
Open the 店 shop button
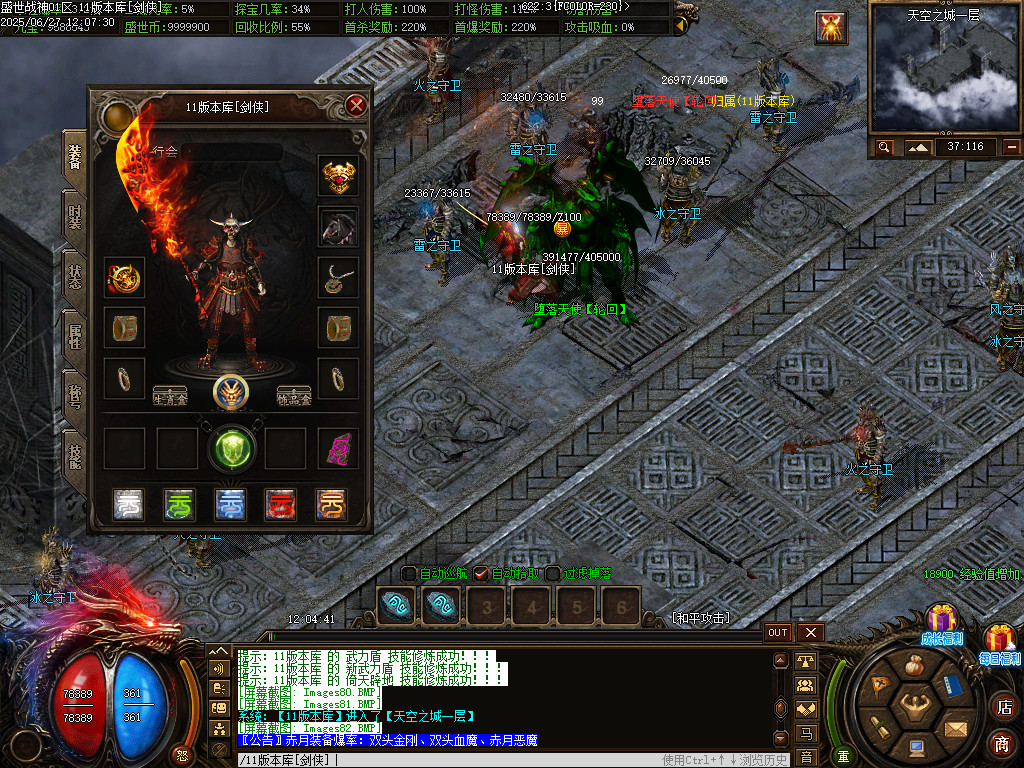[x=1003, y=707]
